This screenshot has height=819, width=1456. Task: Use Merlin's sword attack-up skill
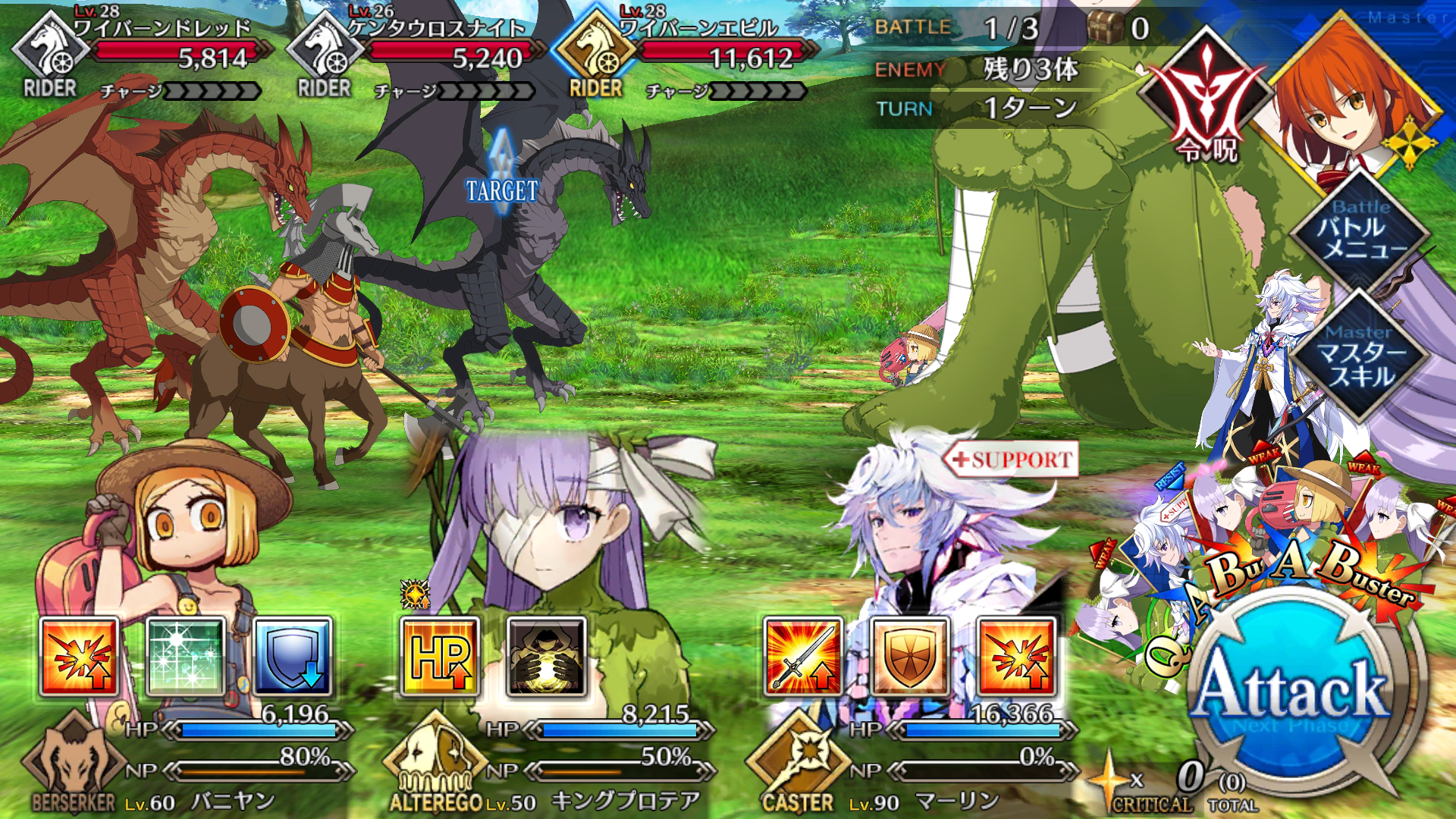pyautogui.click(x=802, y=657)
